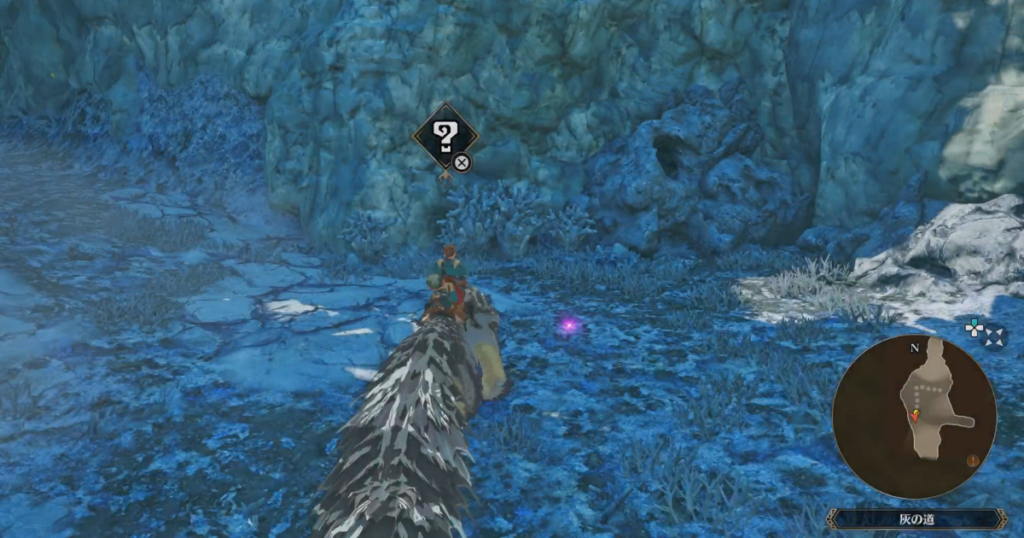The height and width of the screenshot is (538, 1024).
Task: Click the orange exclamation marker on minimap
Action: pos(973,461)
